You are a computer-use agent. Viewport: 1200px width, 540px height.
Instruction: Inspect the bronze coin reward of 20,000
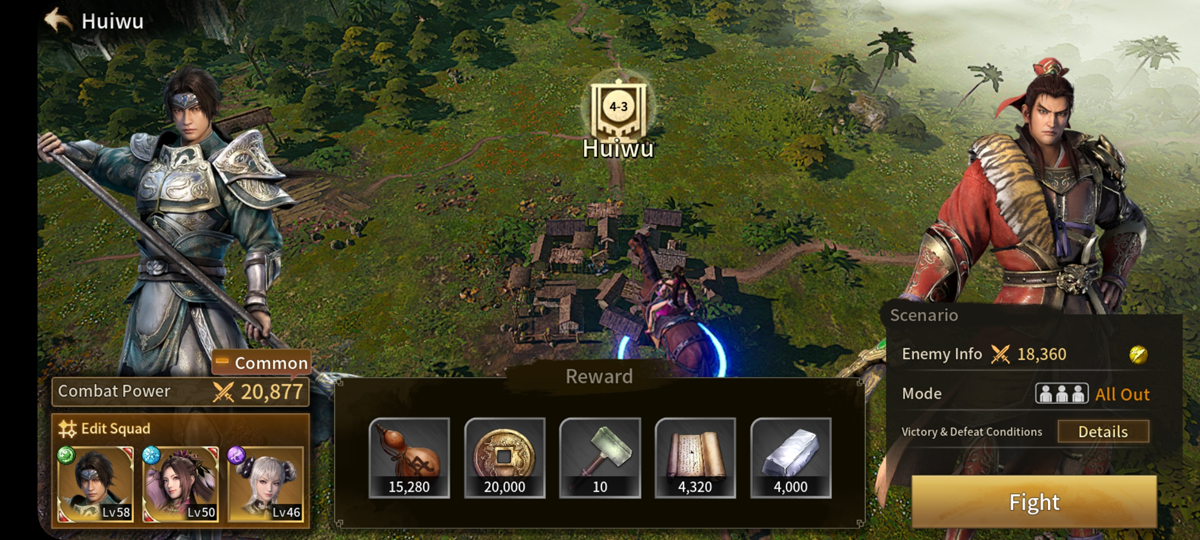504,458
